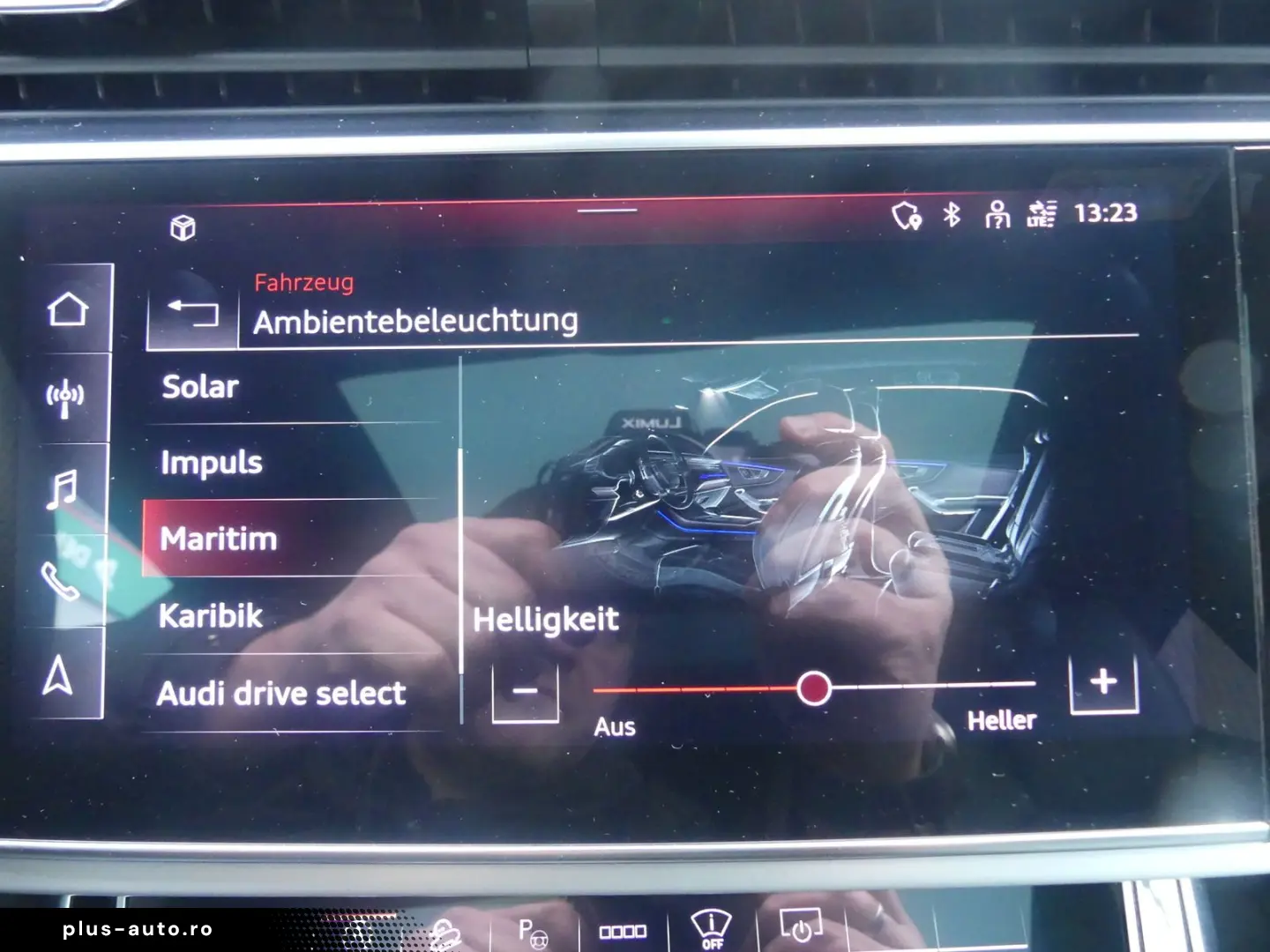Tap the privacy shield icon in status bar
This screenshot has width=1270, height=952.
click(x=905, y=214)
